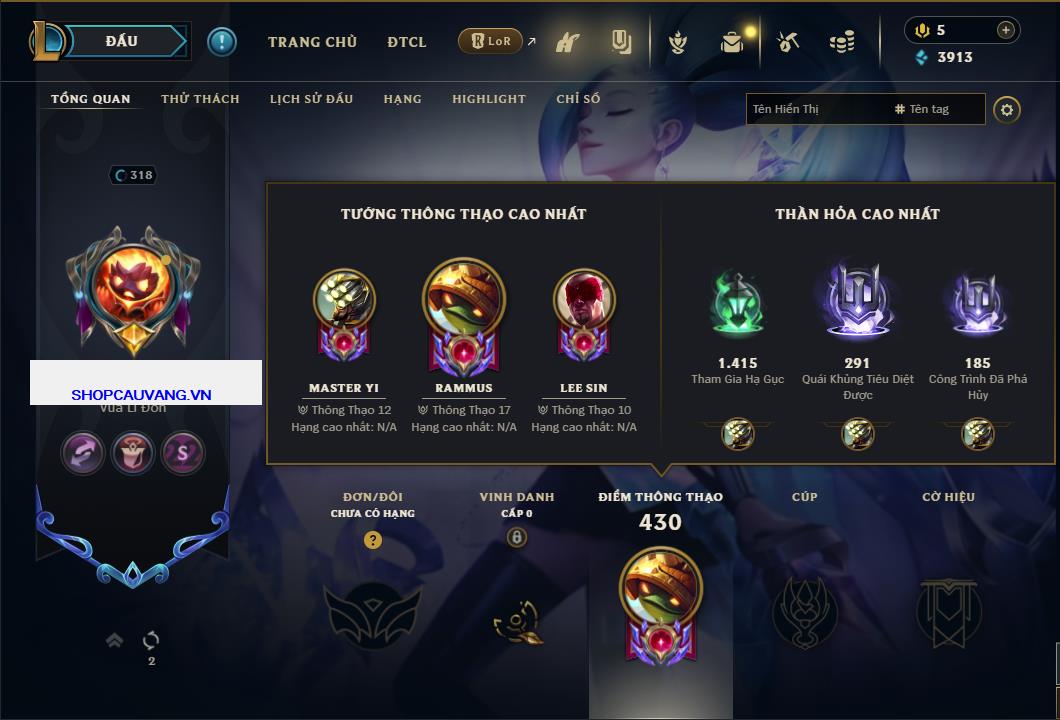Open the CỜ HIỆU banner emblem
Viewport: 1060px width, 720px height.
coord(948,610)
